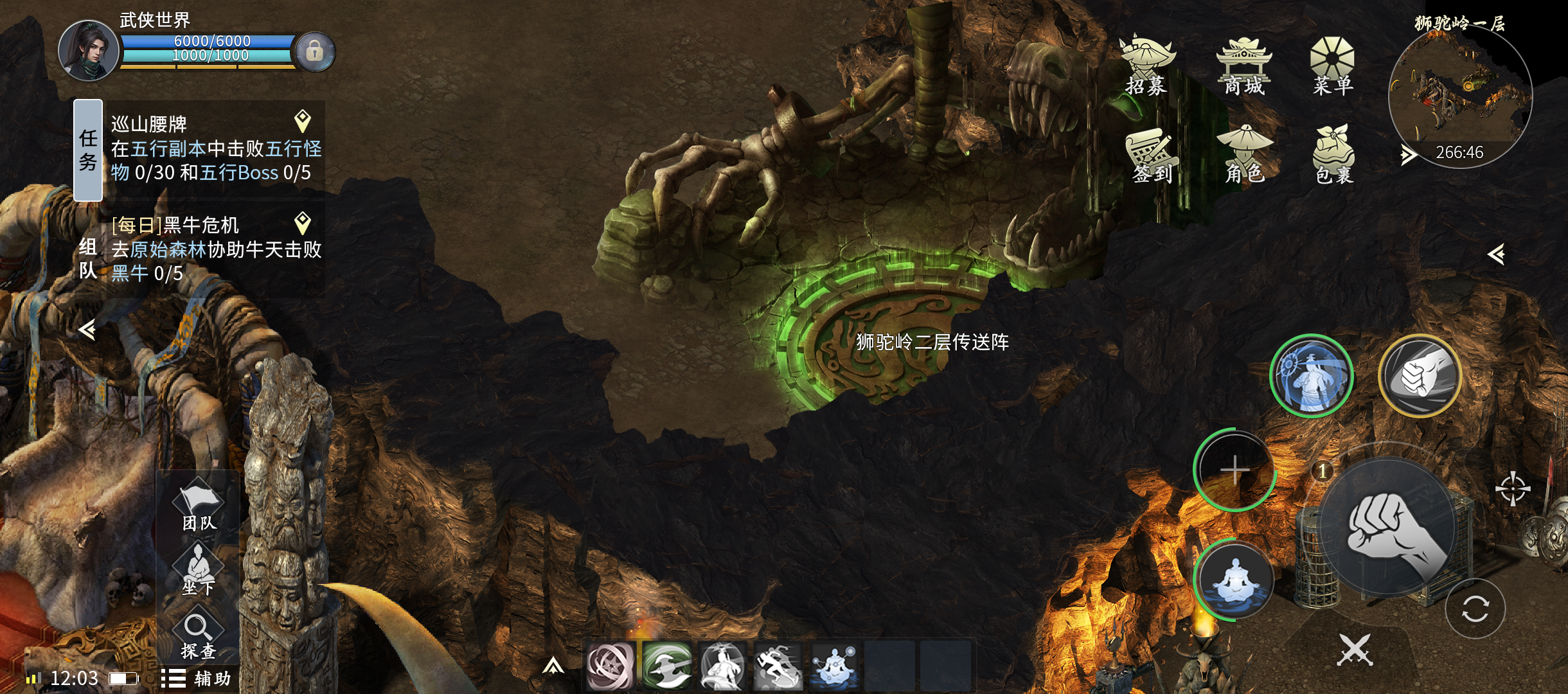Toggle the crossed swords combat mode
The height and width of the screenshot is (694, 1568).
pyautogui.click(x=1355, y=650)
